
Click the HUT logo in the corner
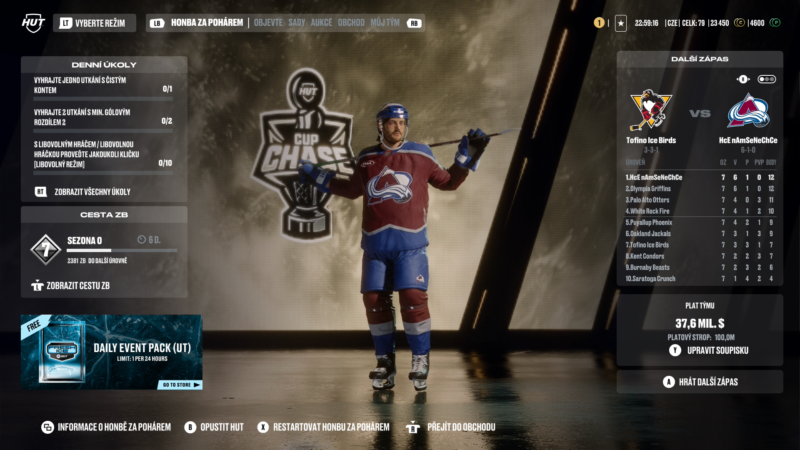(x=32, y=22)
